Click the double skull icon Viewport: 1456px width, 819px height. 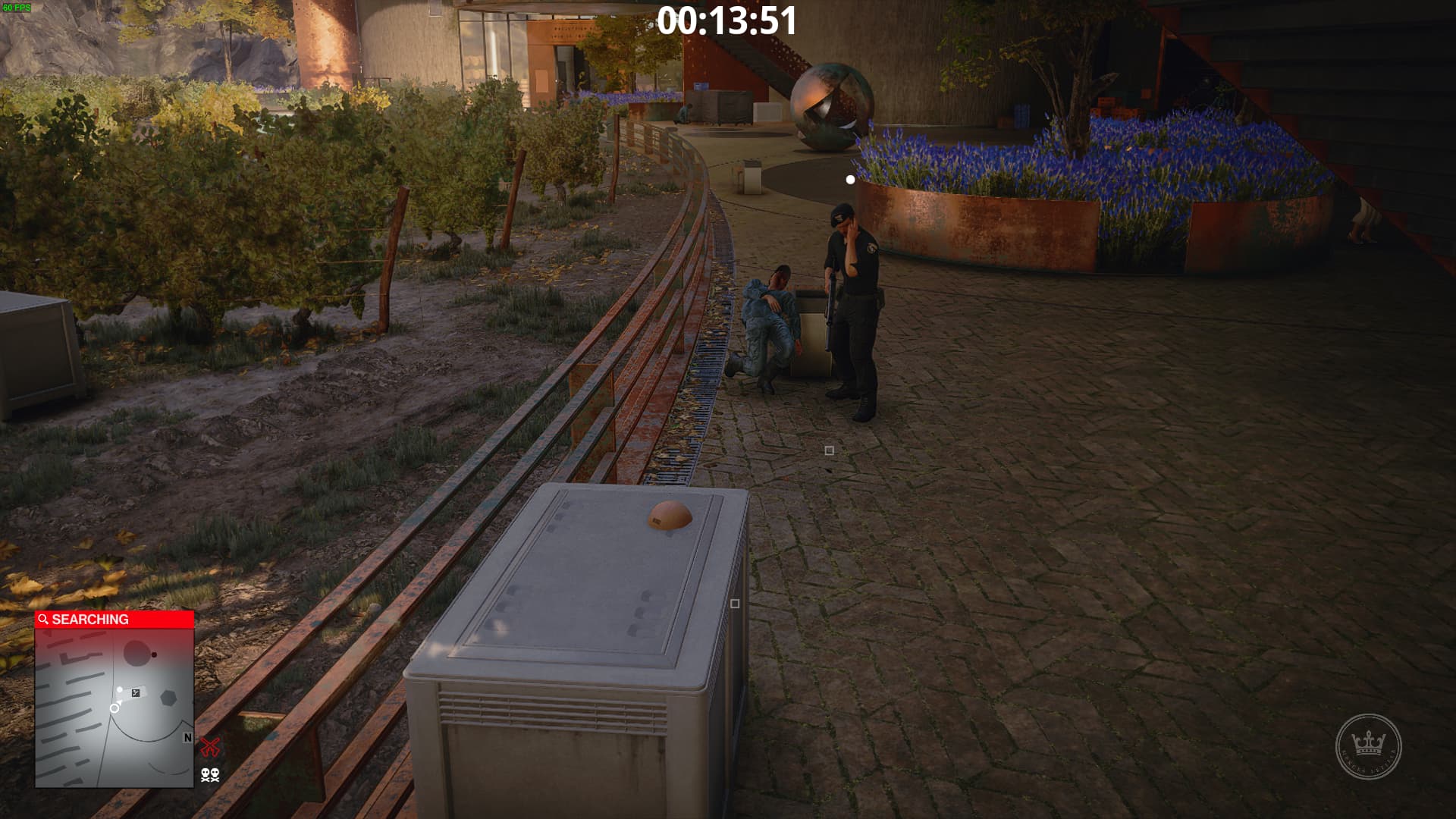210,774
